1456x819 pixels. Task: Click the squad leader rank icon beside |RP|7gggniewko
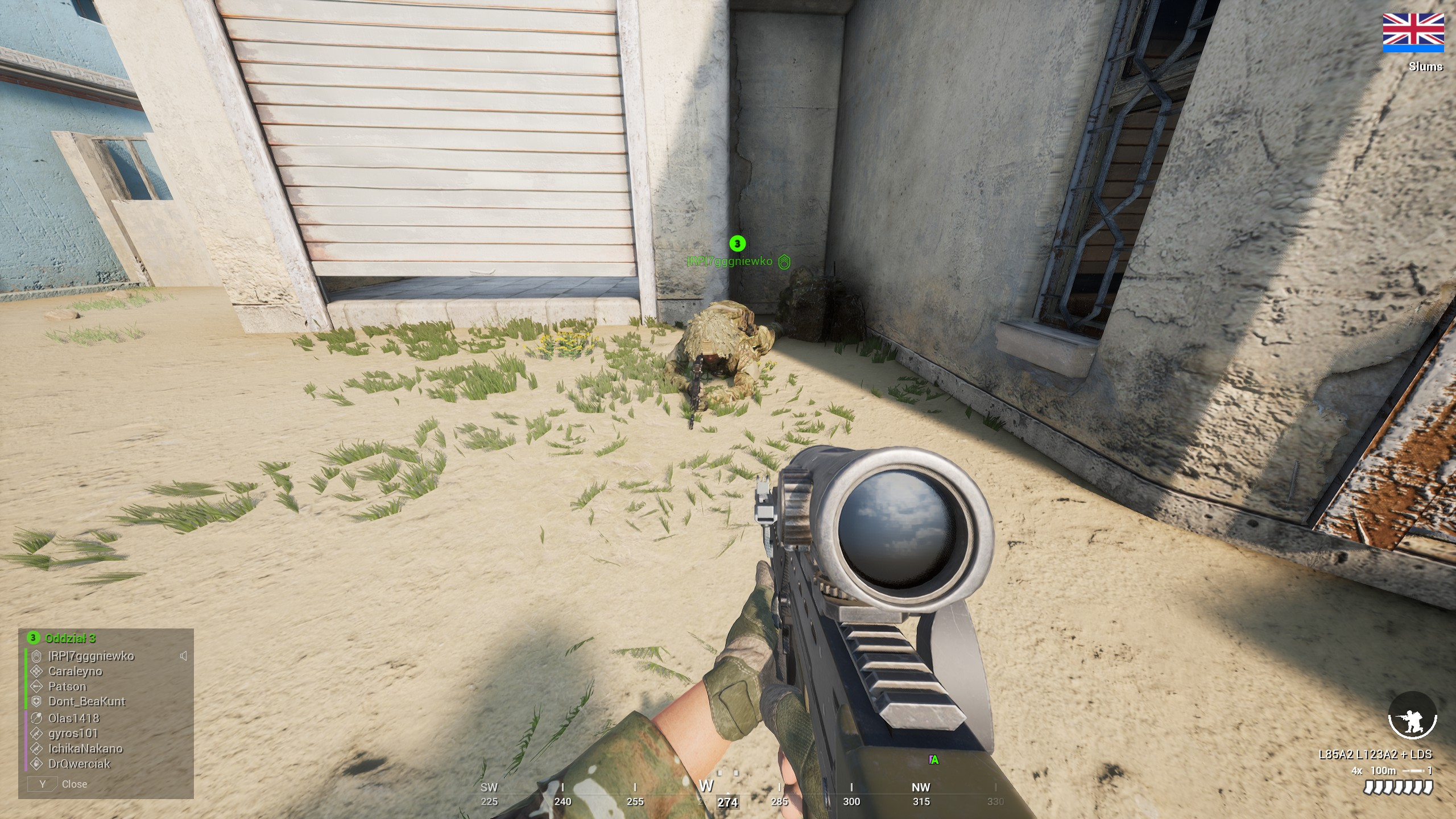[36, 656]
